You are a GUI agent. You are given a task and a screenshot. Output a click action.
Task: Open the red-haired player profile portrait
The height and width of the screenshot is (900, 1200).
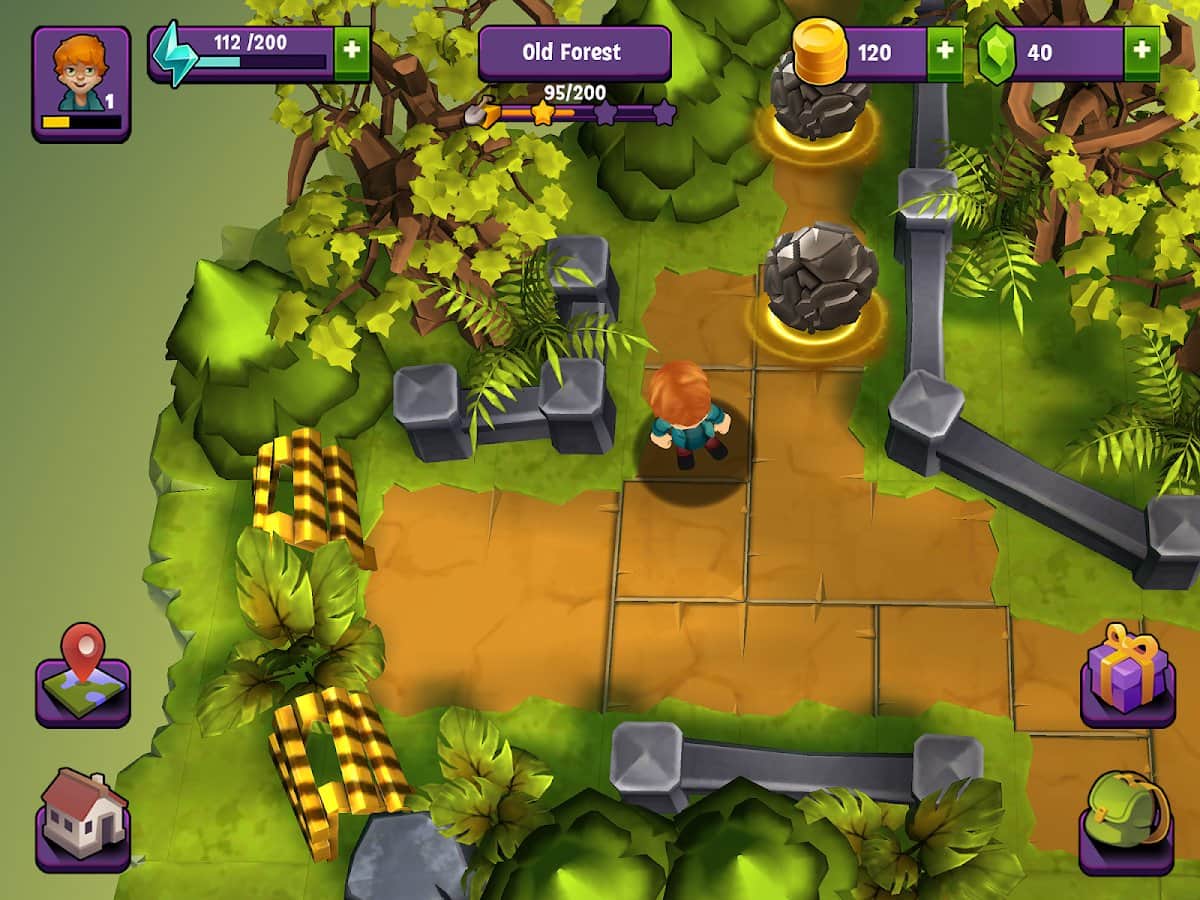click(x=81, y=82)
